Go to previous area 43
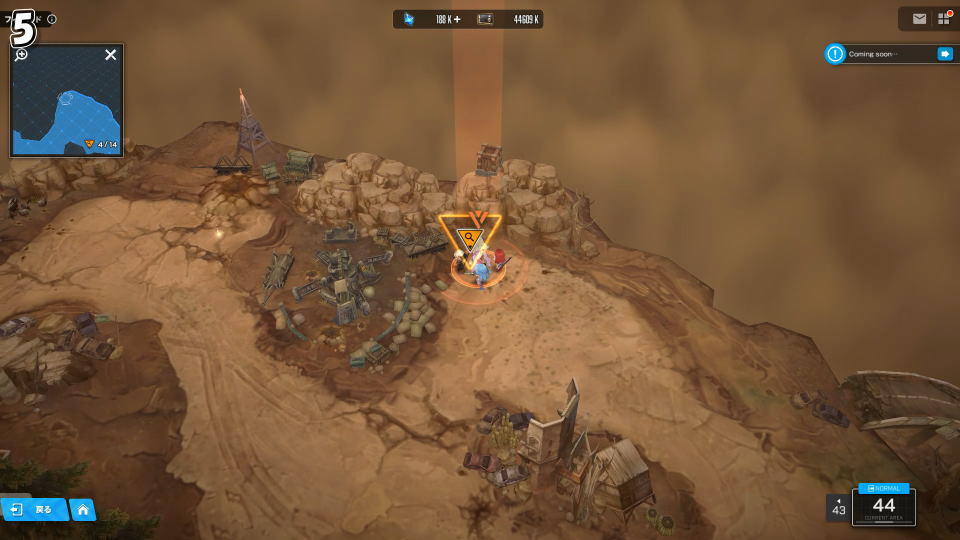960x540 pixels. pyautogui.click(x=838, y=507)
